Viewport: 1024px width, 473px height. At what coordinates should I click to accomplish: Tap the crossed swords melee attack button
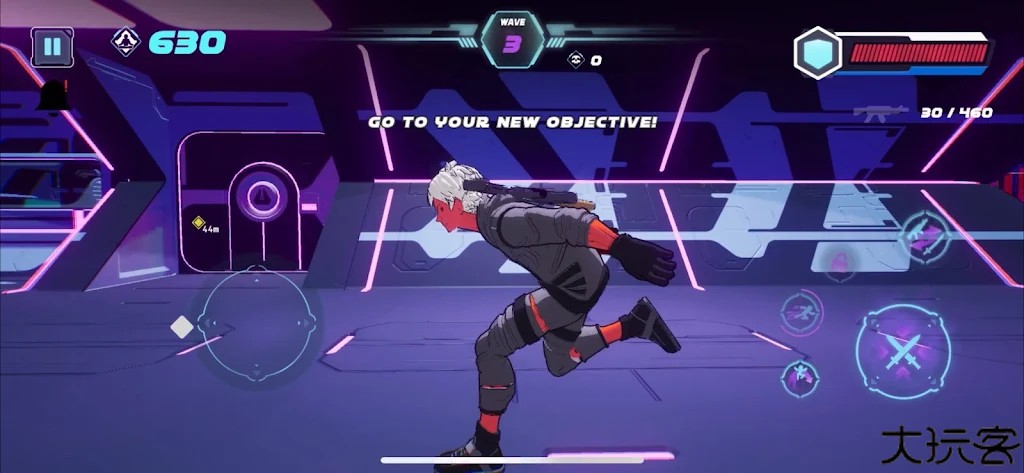click(x=902, y=351)
